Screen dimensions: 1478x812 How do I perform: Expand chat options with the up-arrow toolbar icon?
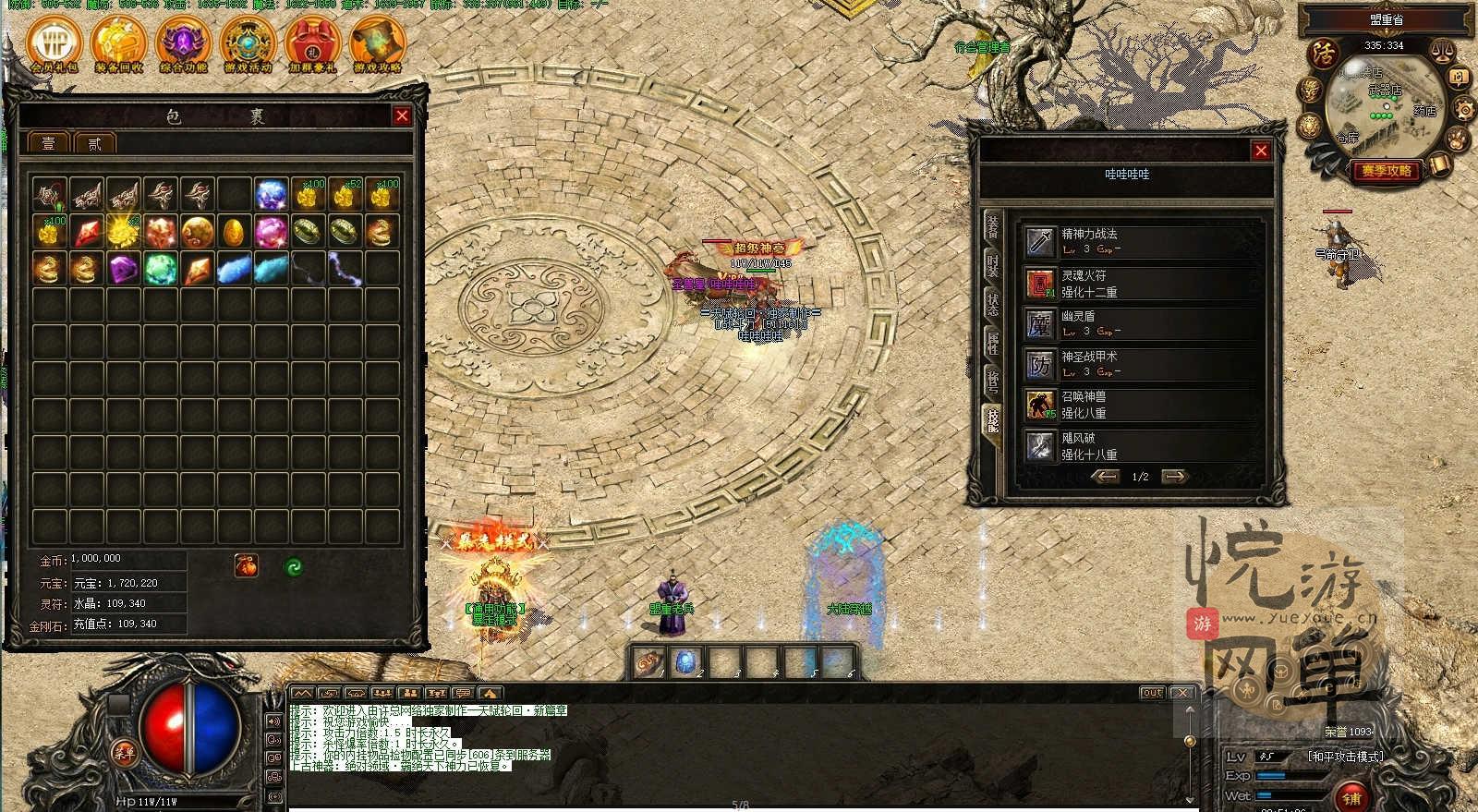(x=489, y=694)
